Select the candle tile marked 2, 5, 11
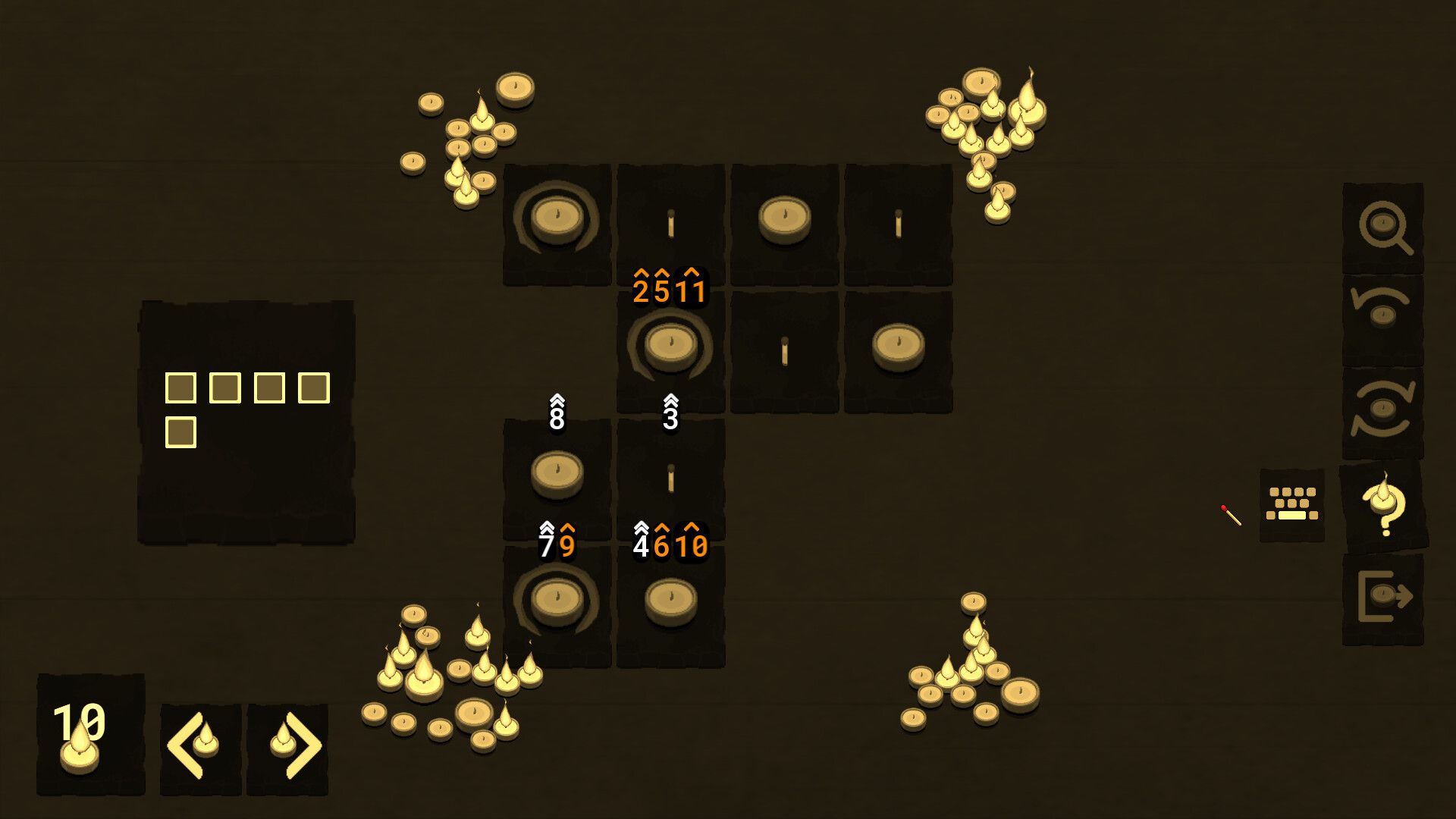1456x819 pixels. tap(671, 349)
